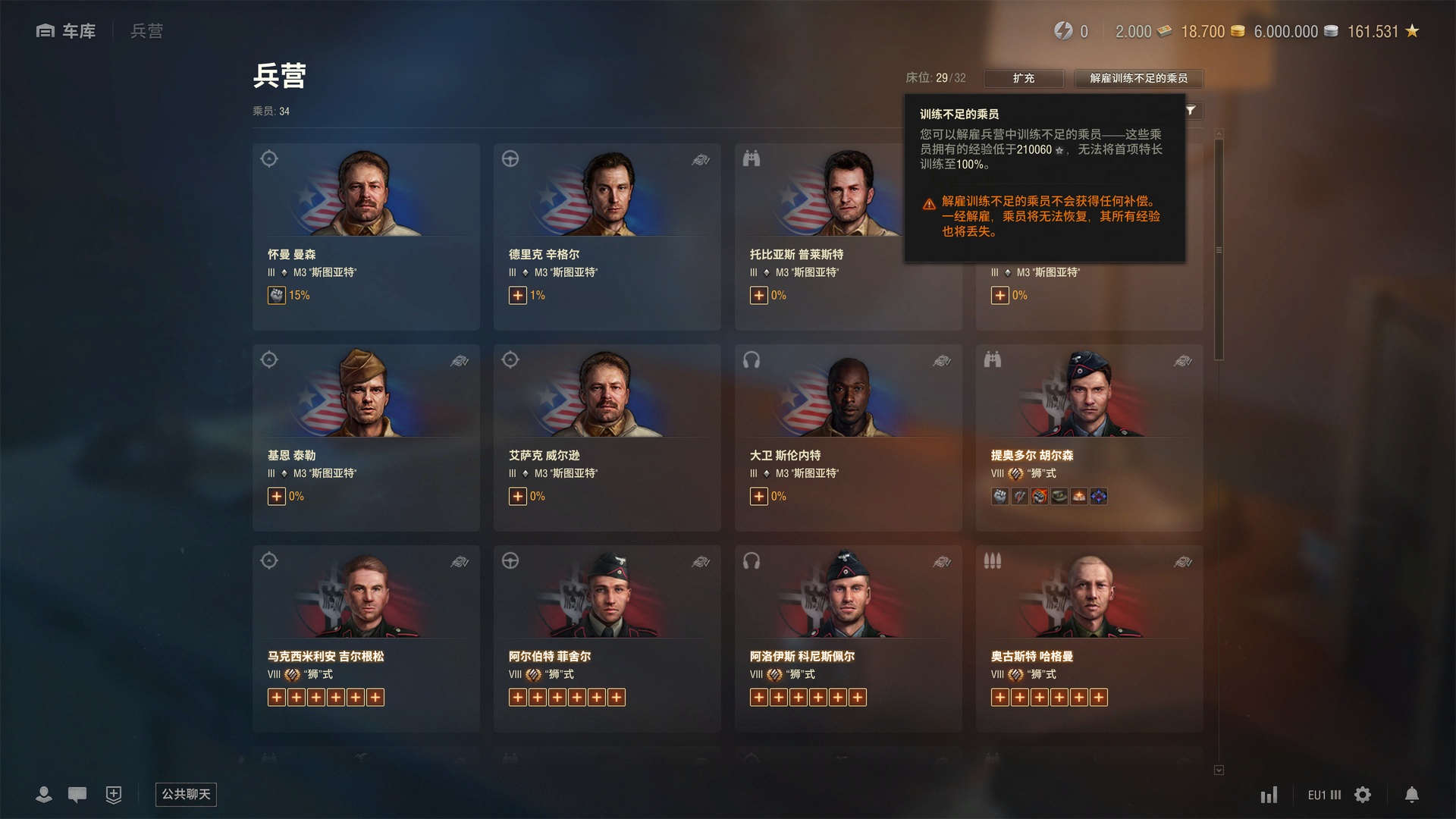
Task: Open the chat speech bubble icon
Action: coord(77,795)
